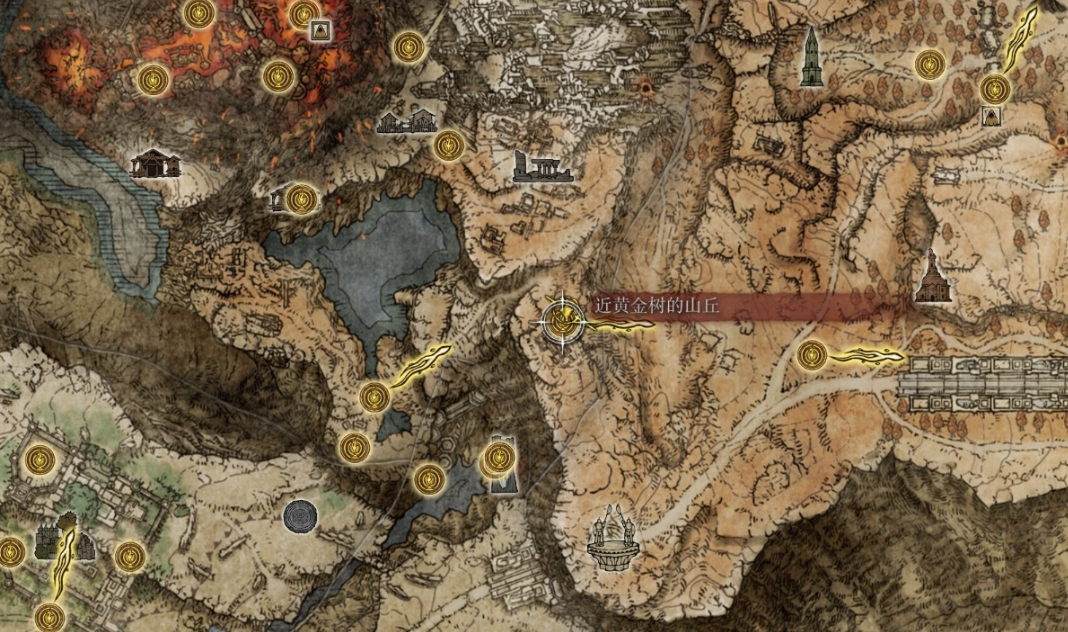Choose the grace marker right of the village icon
1068x632 pixels.
pyautogui.click(x=449, y=146)
